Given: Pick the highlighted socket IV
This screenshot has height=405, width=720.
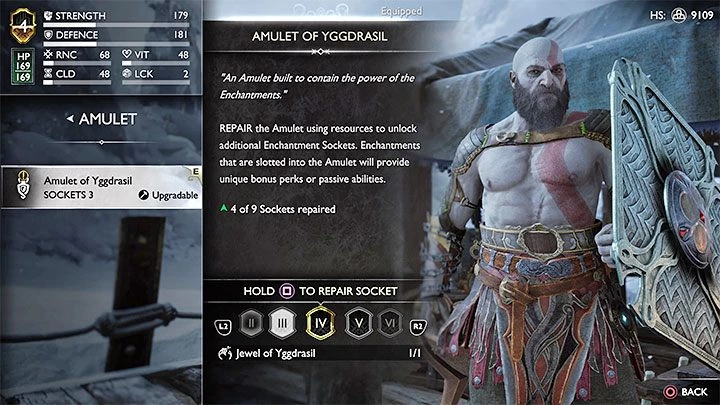Looking at the screenshot, I should (x=321, y=324).
